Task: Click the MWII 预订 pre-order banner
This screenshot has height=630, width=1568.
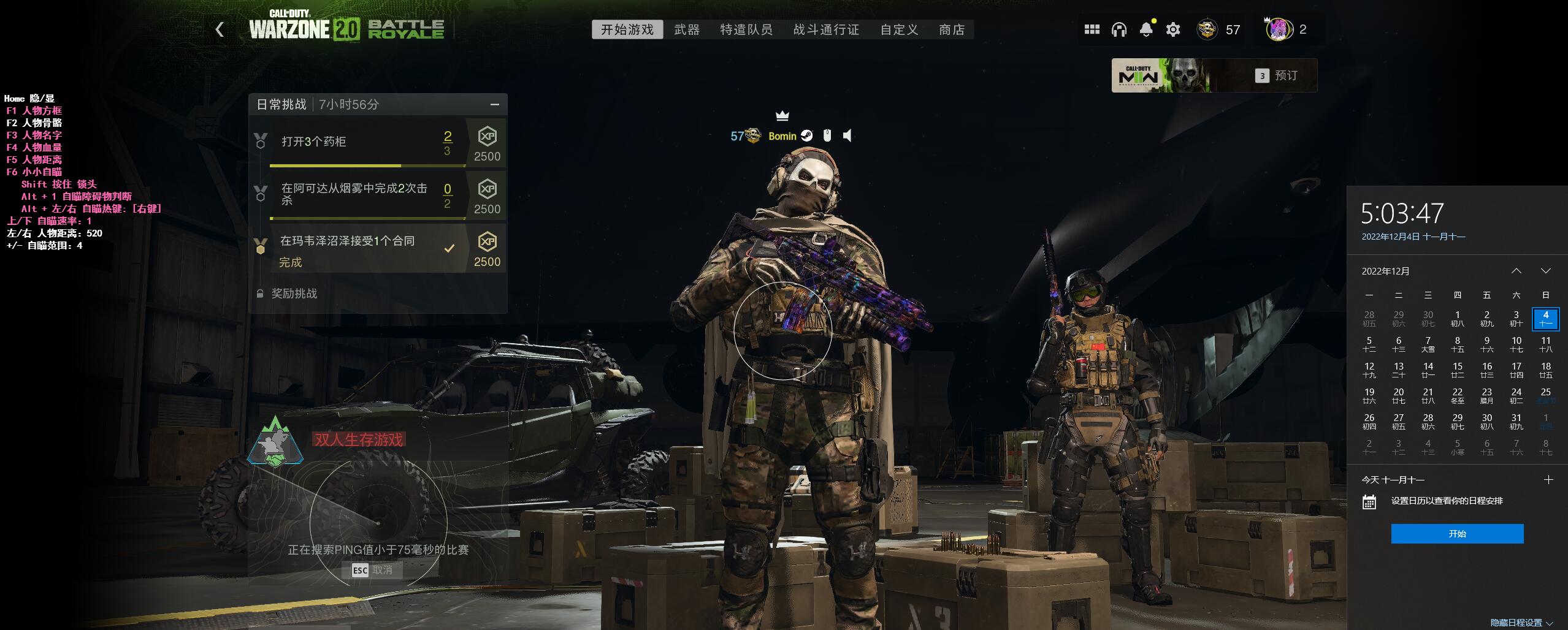Action: pos(1214,75)
